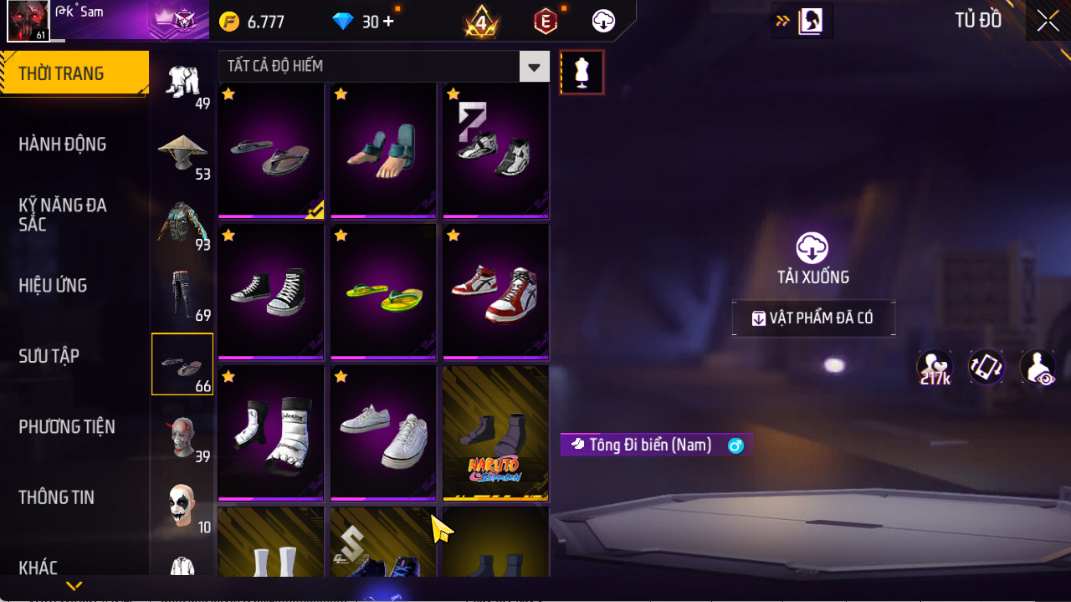Open the conical hat headwear category
This screenshot has height=602, width=1071.
(x=182, y=152)
